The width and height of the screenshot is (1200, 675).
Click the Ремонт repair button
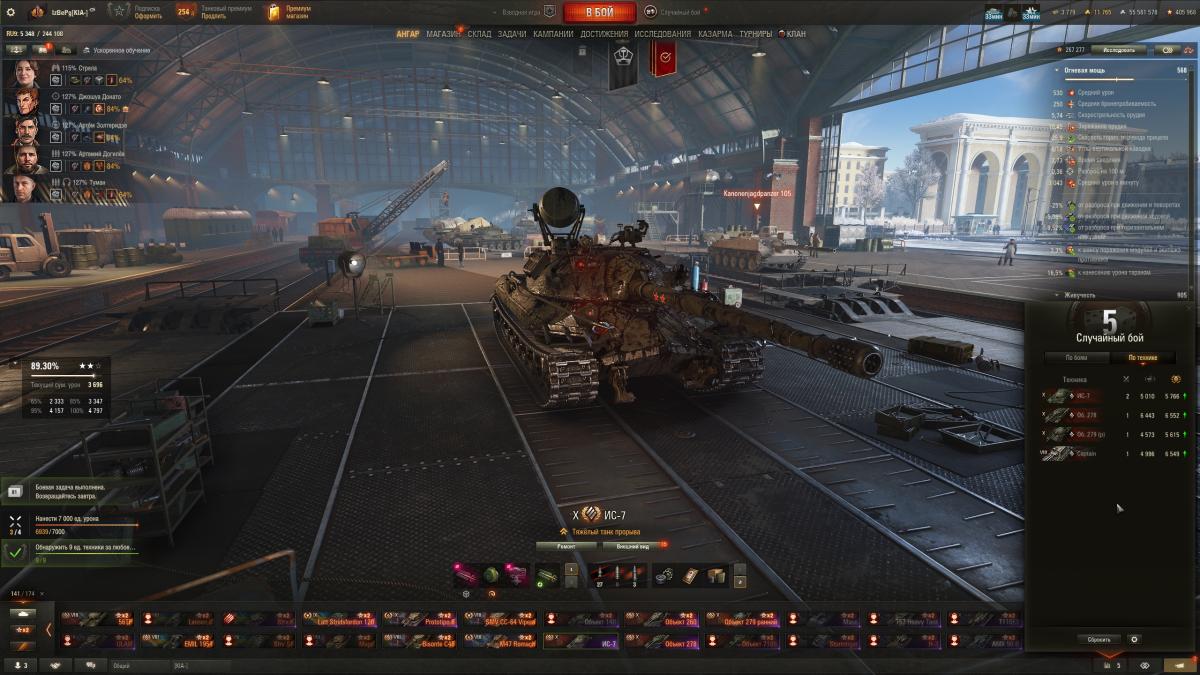point(566,547)
